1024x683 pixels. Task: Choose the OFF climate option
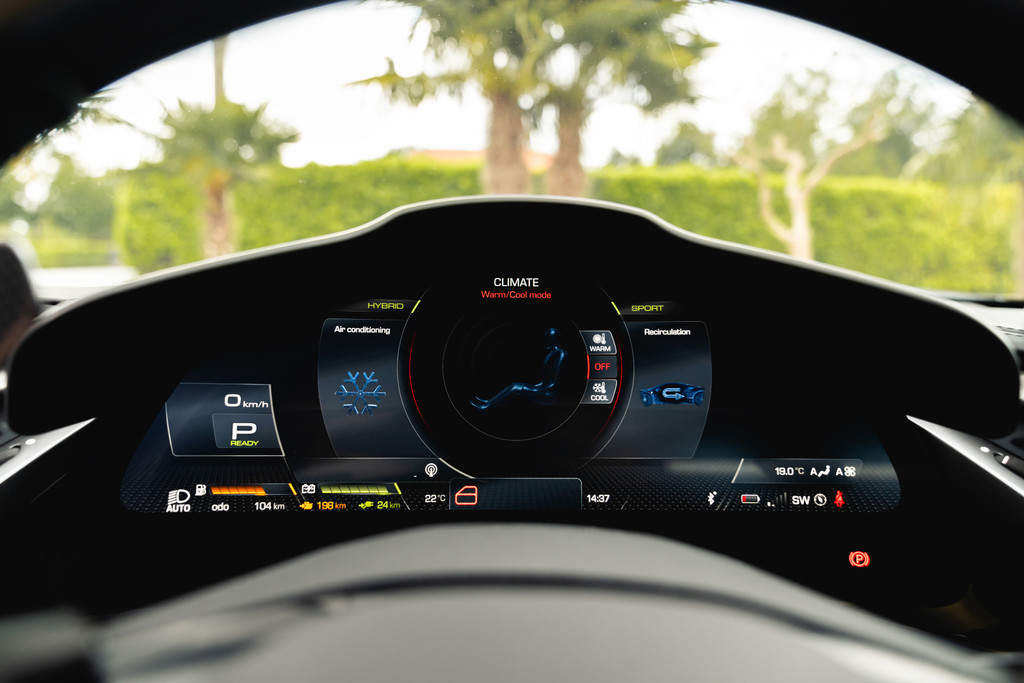602,366
